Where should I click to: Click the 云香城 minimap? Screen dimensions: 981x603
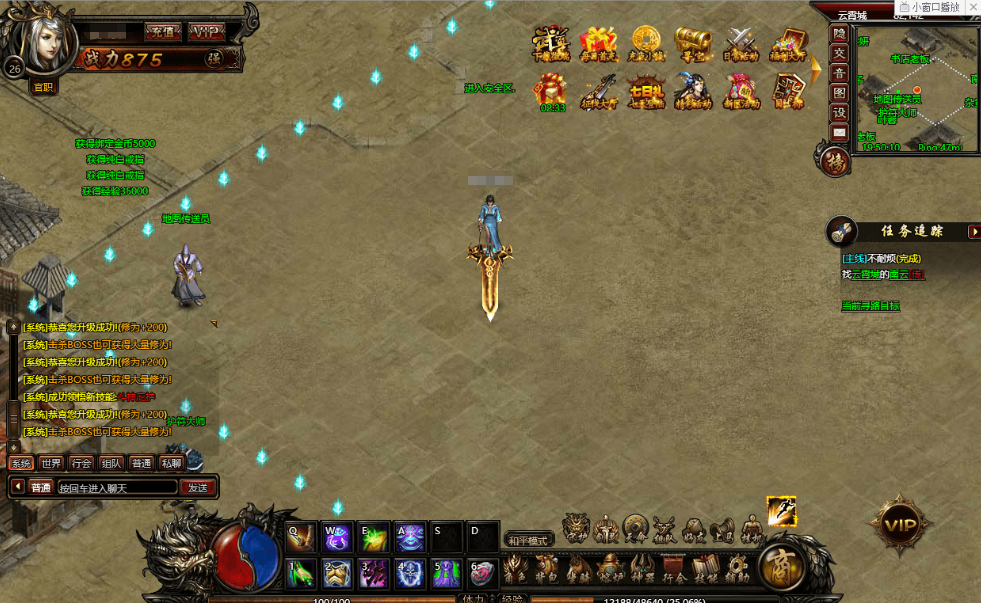(x=914, y=85)
